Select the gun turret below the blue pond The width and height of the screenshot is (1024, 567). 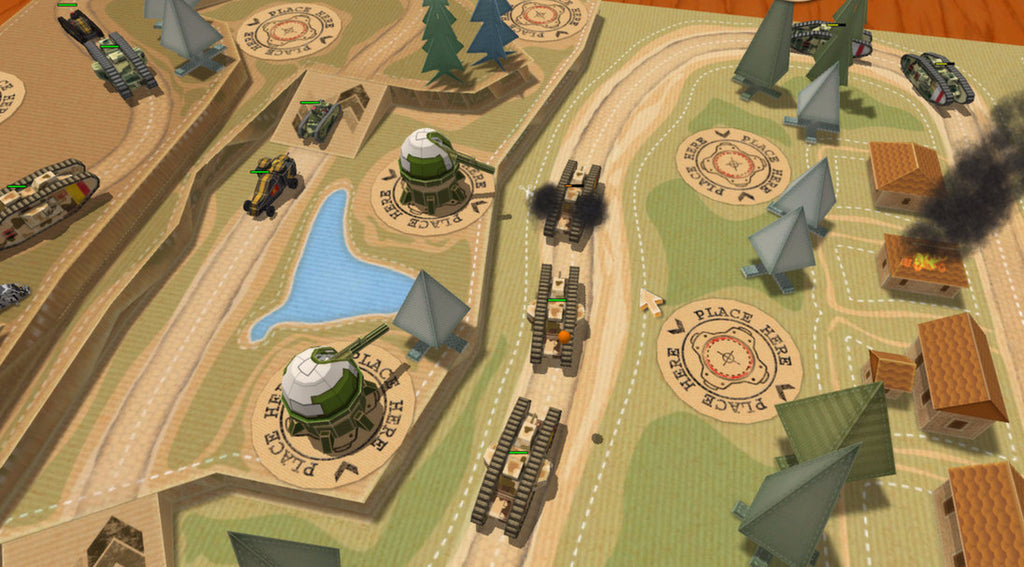(325, 390)
